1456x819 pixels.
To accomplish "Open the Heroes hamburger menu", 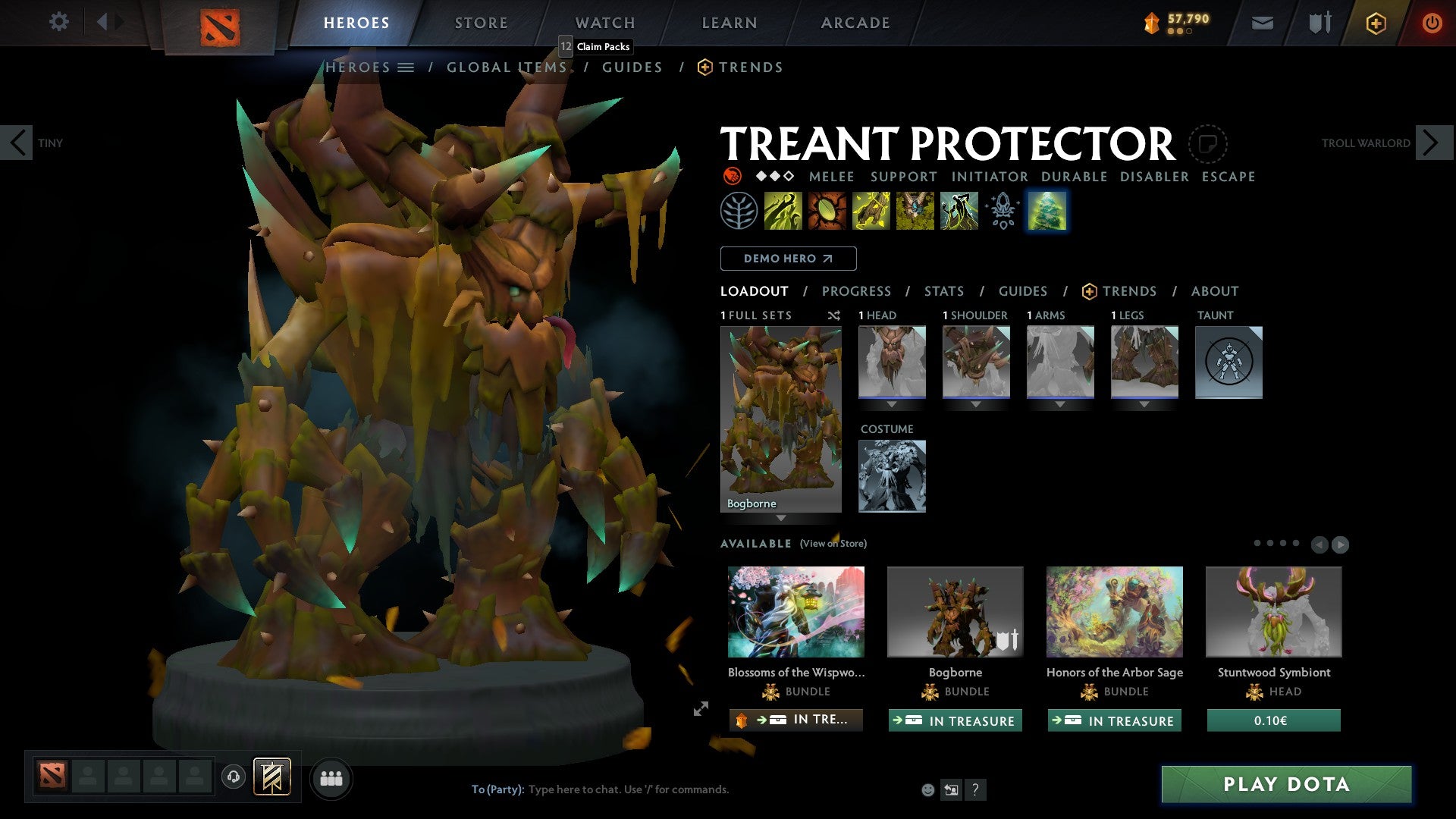I will 406,67.
